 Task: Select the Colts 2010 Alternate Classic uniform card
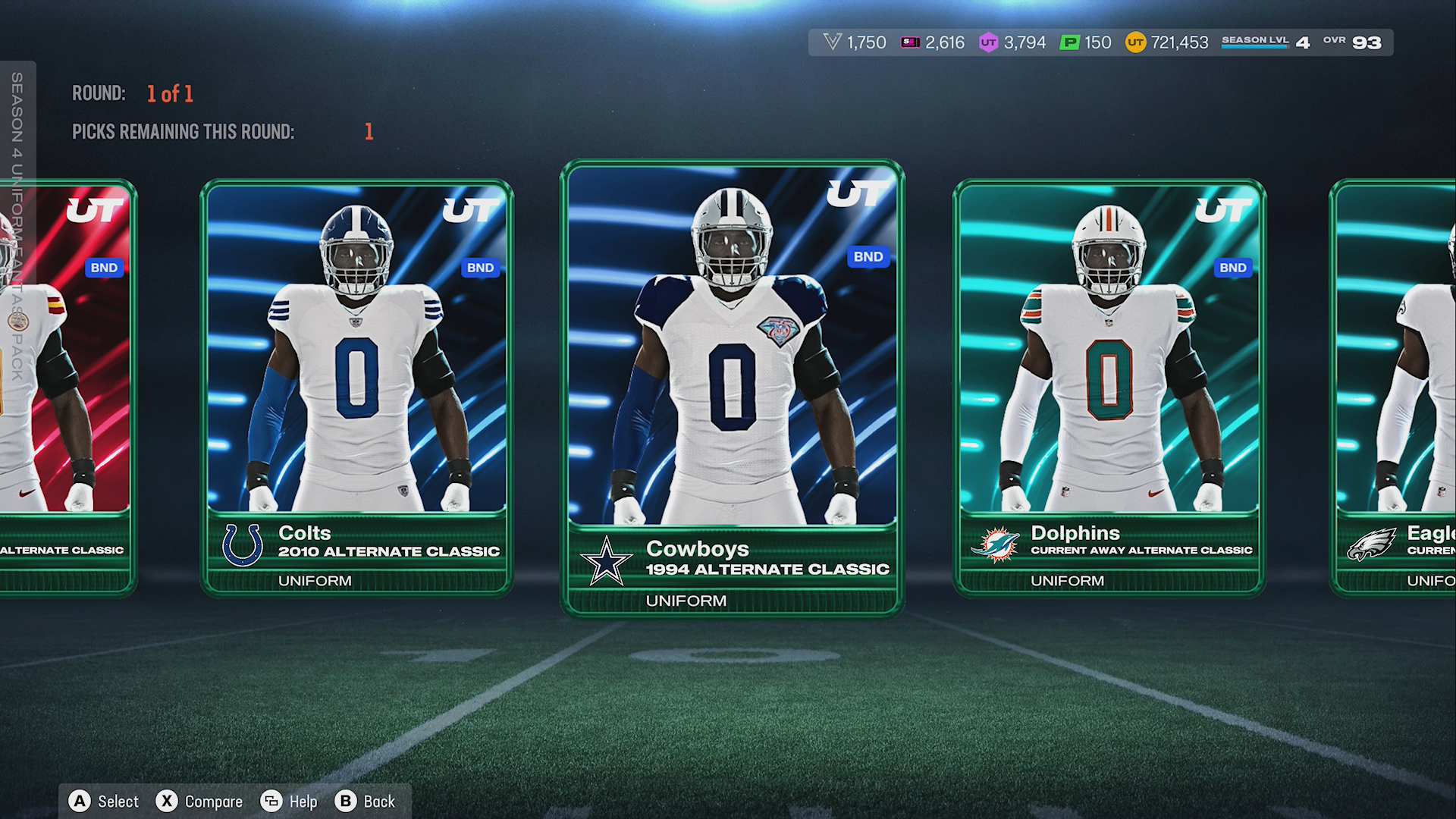click(x=356, y=387)
